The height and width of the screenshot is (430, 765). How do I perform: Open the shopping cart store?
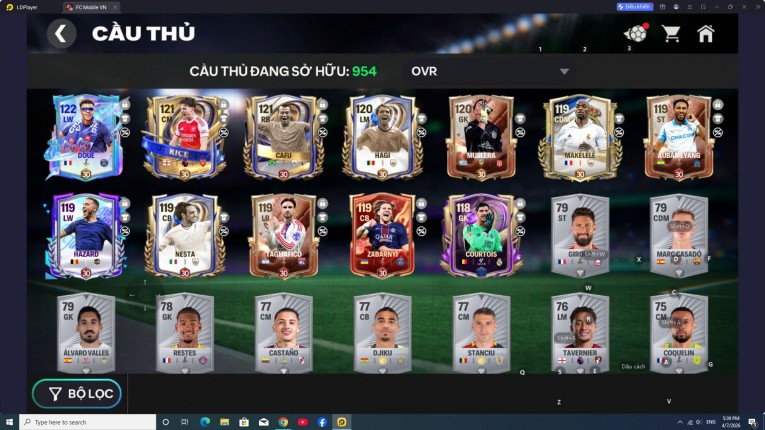click(671, 34)
